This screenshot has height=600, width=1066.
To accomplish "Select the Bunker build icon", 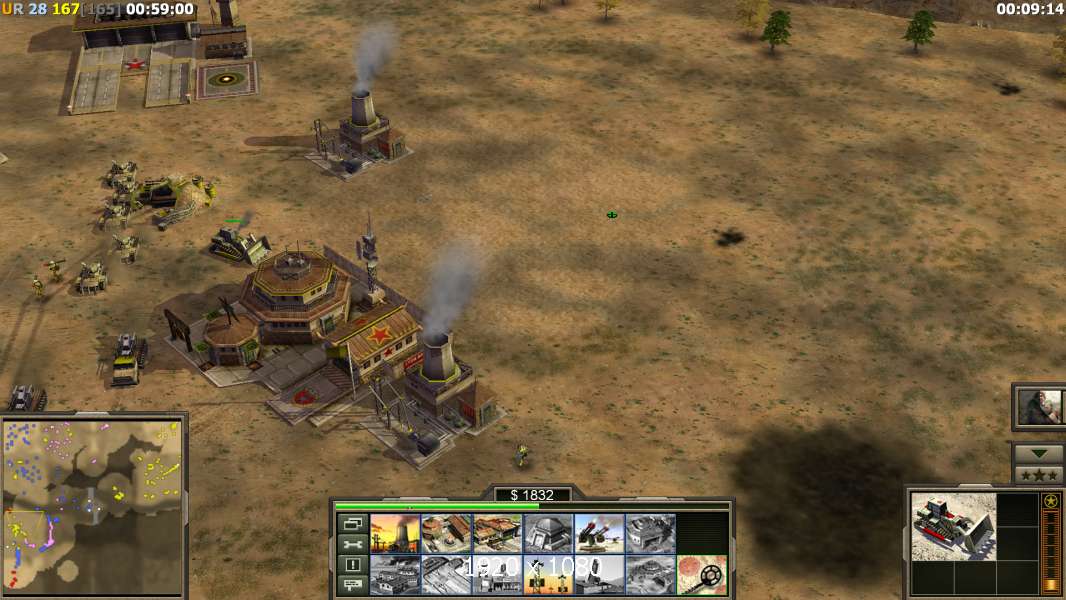I will point(548,533).
